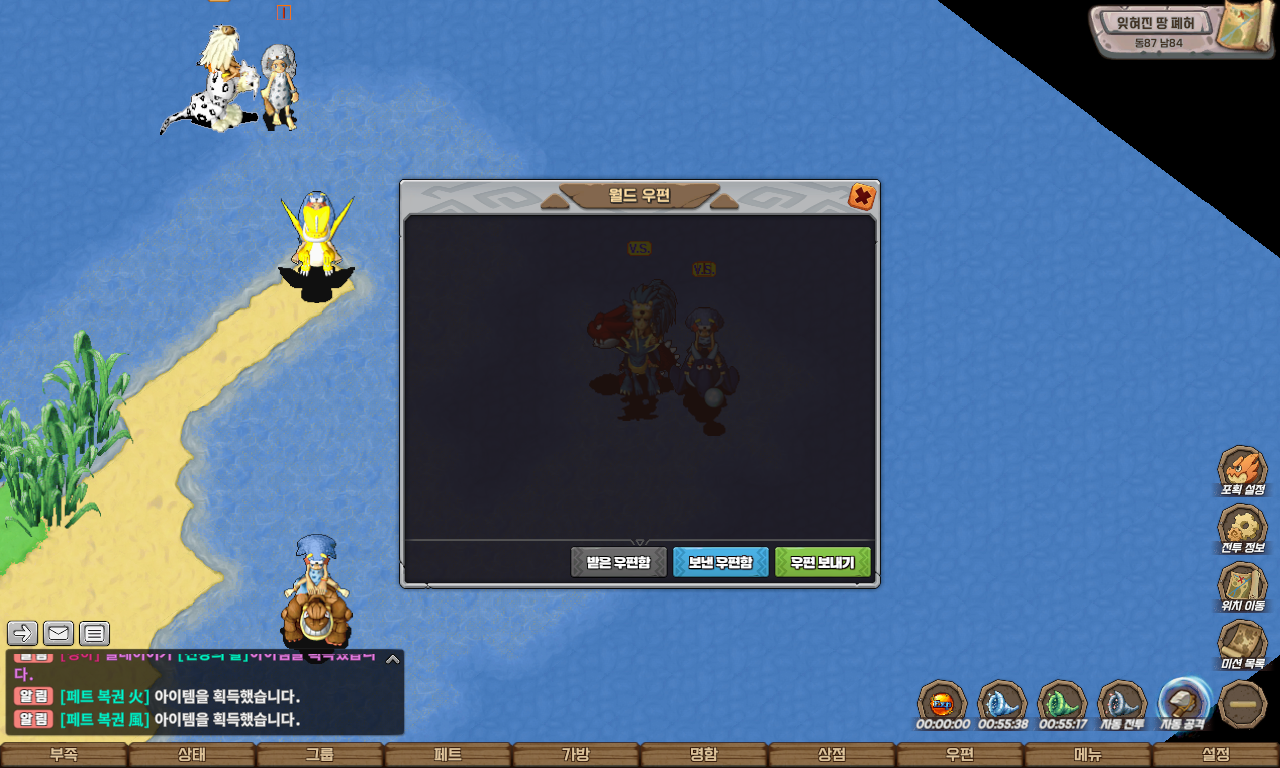This screenshot has width=1280, height=768.
Task: Select 우편 in the bottom bar
Action: tap(960, 755)
